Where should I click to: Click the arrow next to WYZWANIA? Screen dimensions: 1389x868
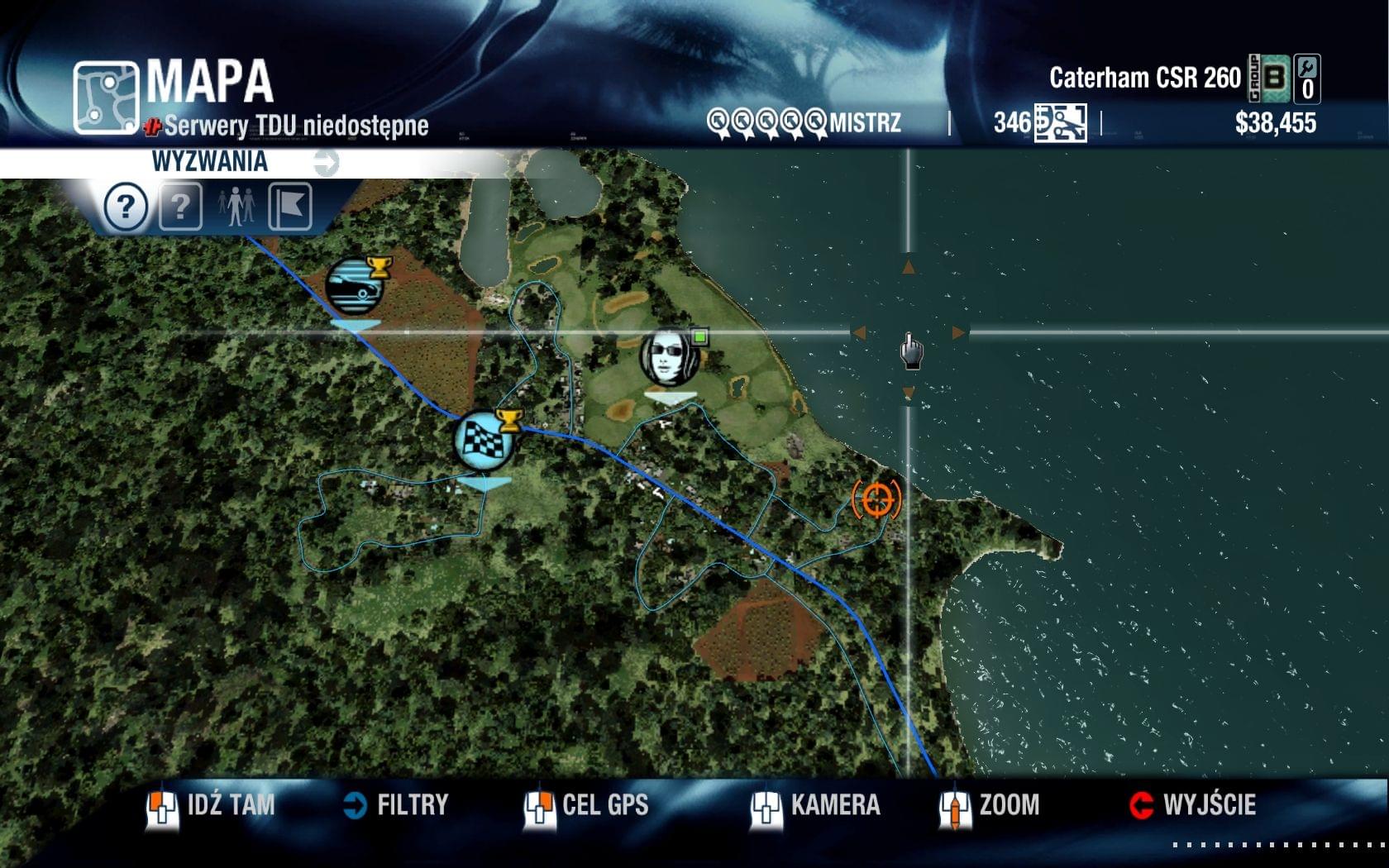click(x=326, y=162)
